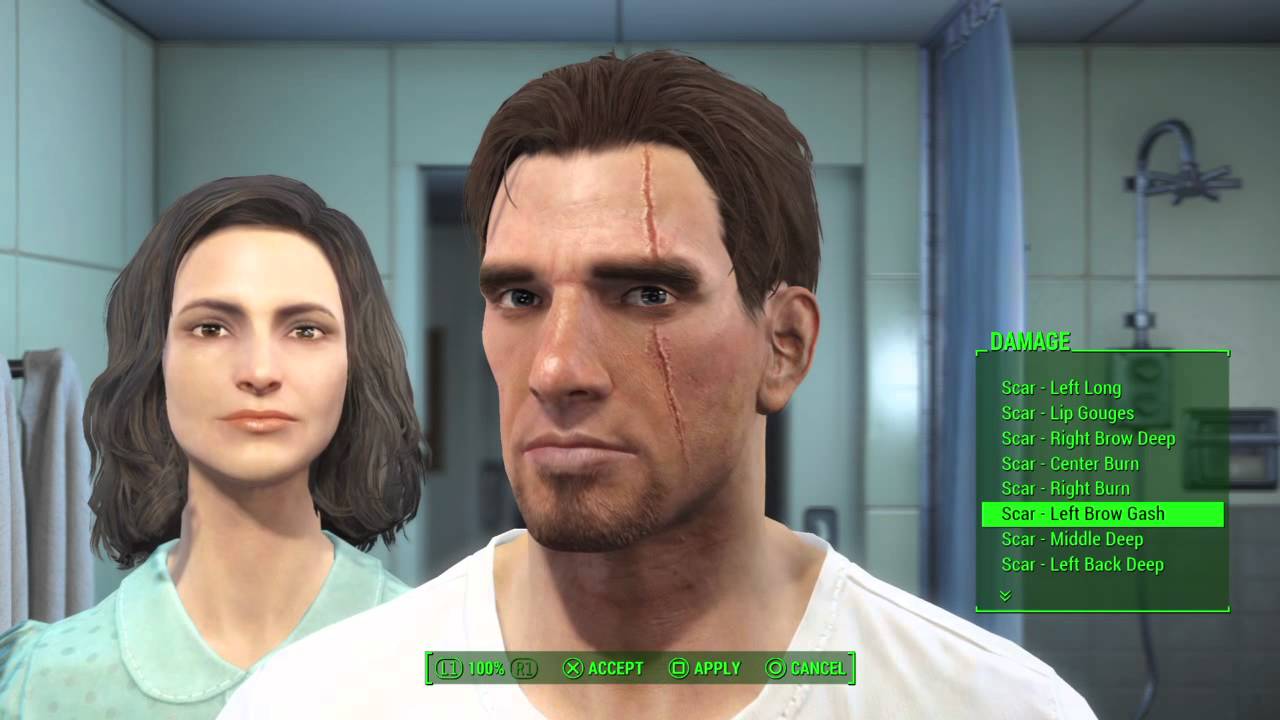Screen dimensions: 1280x720
Task: Click the L1 shoulder button icon
Action: (449, 667)
